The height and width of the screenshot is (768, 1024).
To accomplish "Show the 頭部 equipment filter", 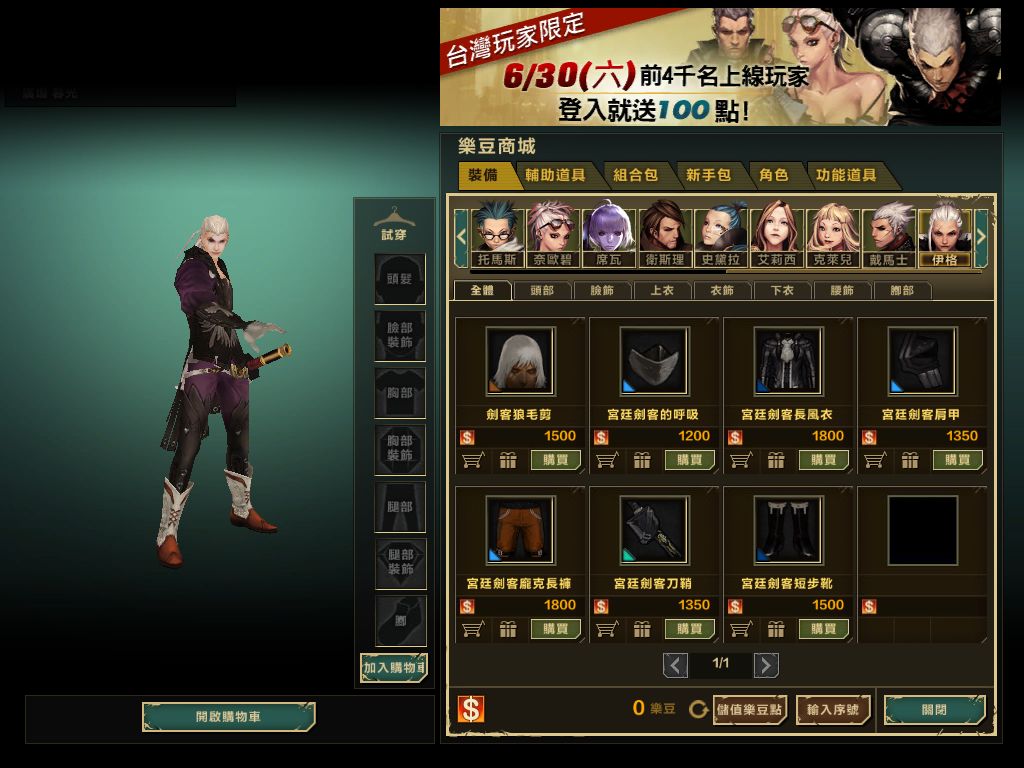I will [x=542, y=291].
